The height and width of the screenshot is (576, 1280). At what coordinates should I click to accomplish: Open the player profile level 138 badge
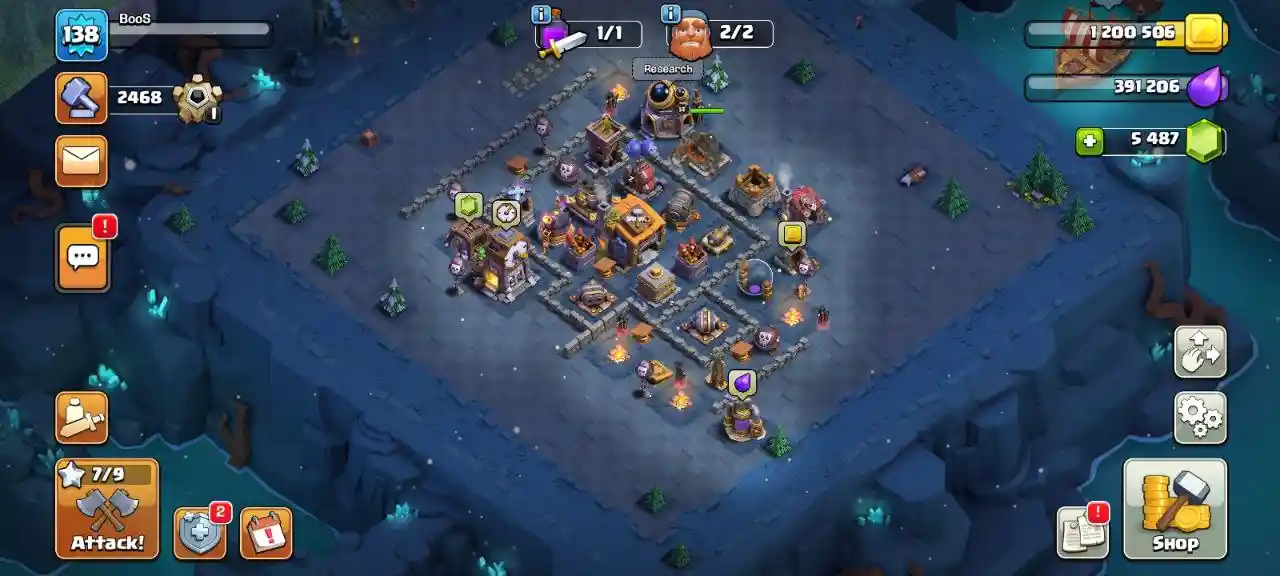pos(81,35)
